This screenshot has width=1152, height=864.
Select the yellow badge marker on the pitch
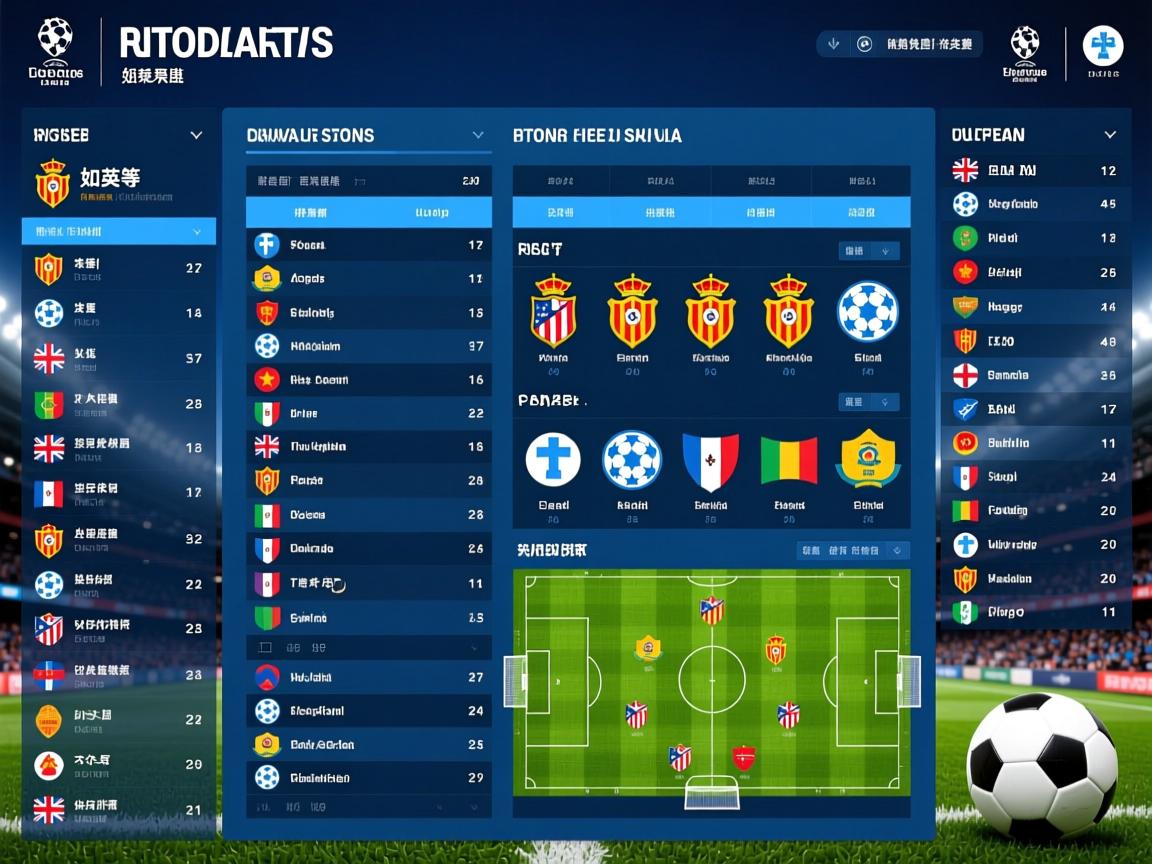(x=648, y=648)
